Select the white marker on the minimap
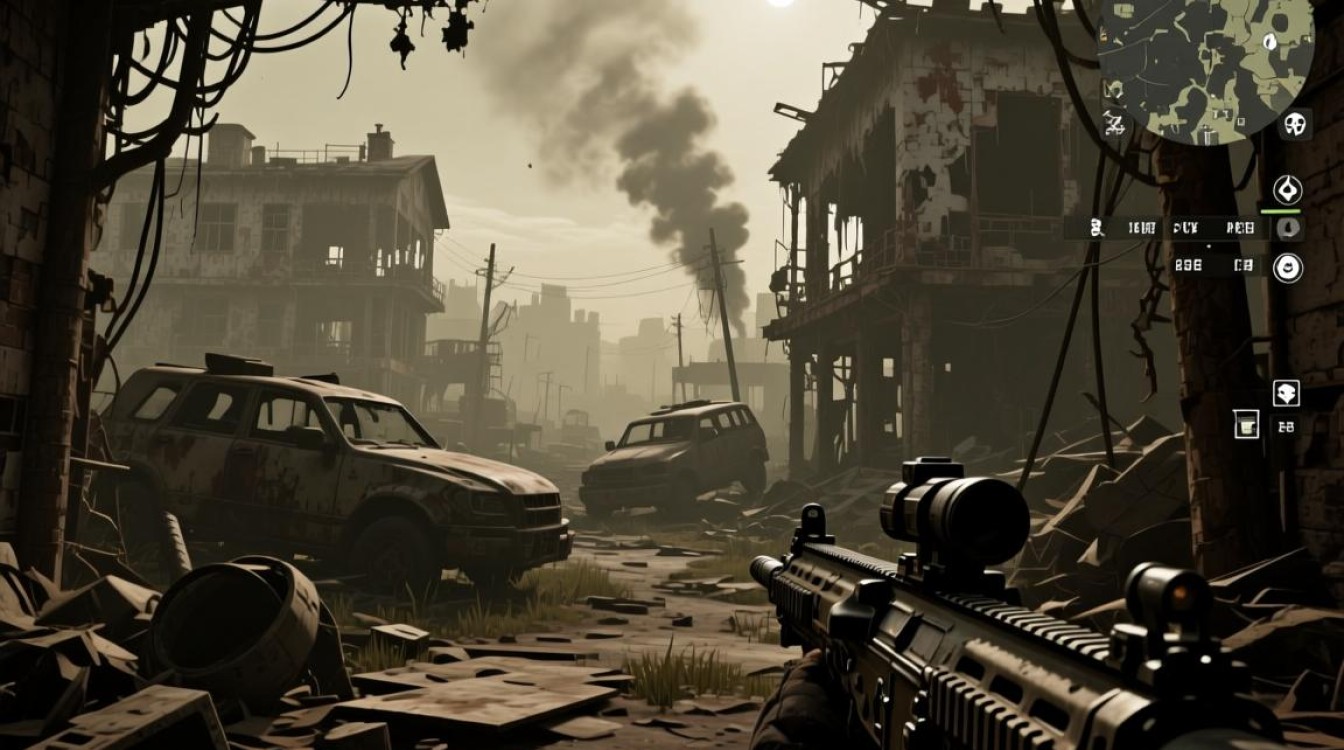The width and height of the screenshot is (1344, 750). click(1270, 41)
